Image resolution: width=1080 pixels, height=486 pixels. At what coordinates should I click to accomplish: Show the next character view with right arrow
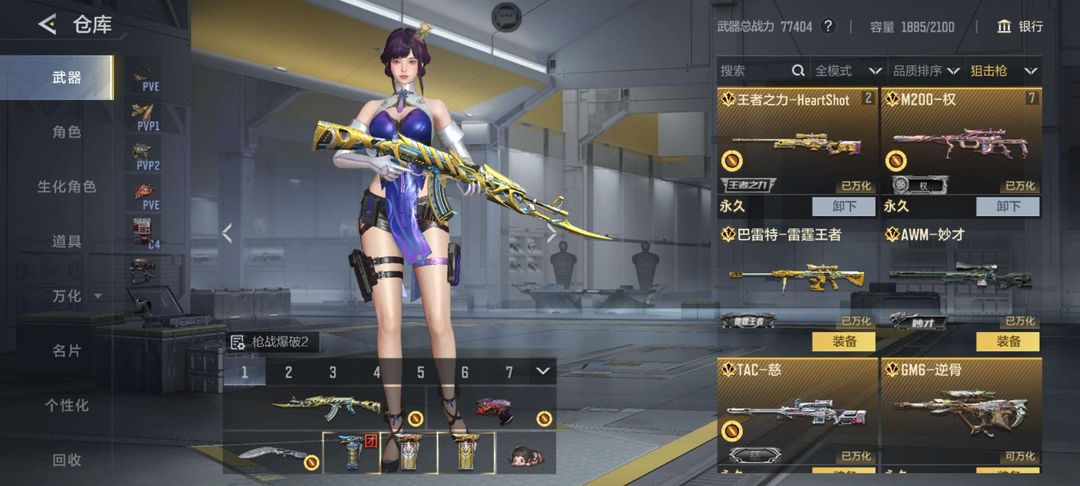tap(550, 233)
